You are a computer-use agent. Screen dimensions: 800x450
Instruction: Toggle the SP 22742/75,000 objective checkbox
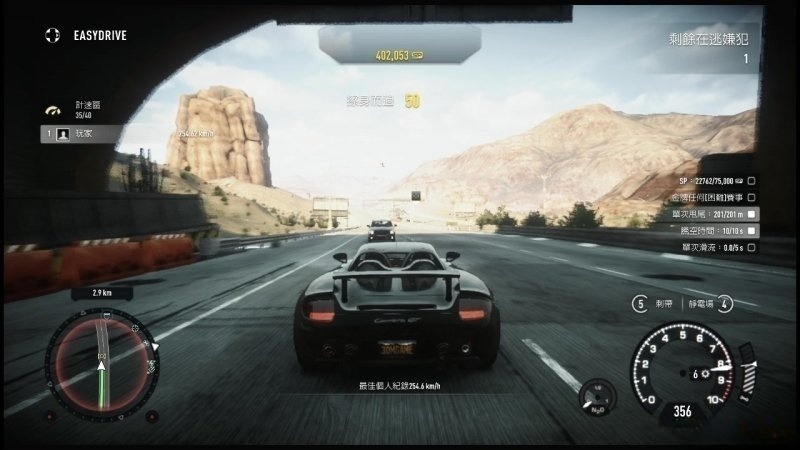click(x=751, y=181)
